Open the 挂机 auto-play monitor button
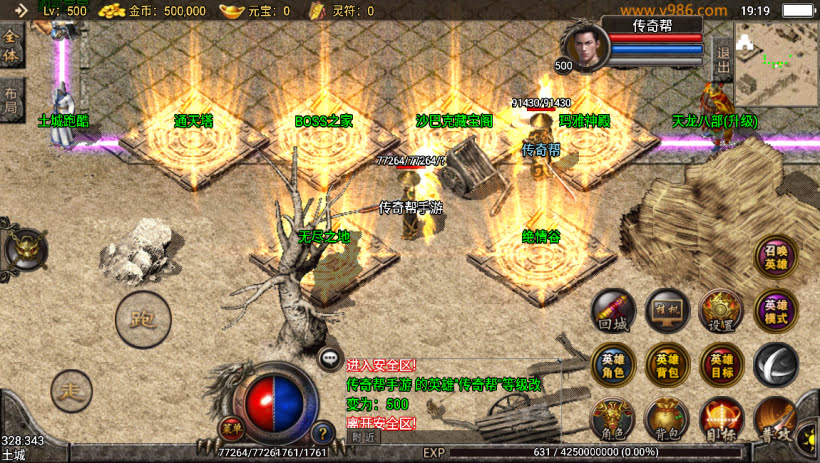 [x=666, y=311]
